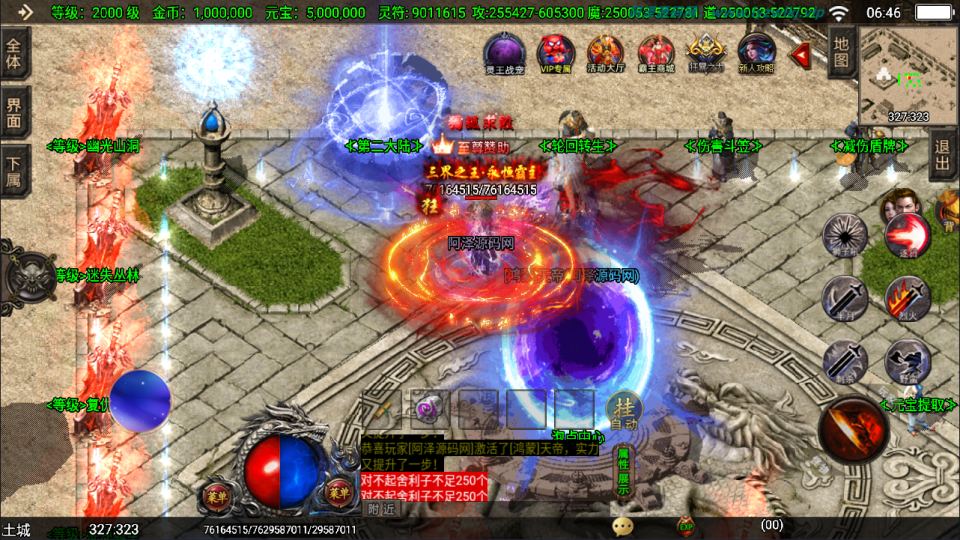Open the 界面 interface tab
This screenshot has width=960, height=540.
14,111
